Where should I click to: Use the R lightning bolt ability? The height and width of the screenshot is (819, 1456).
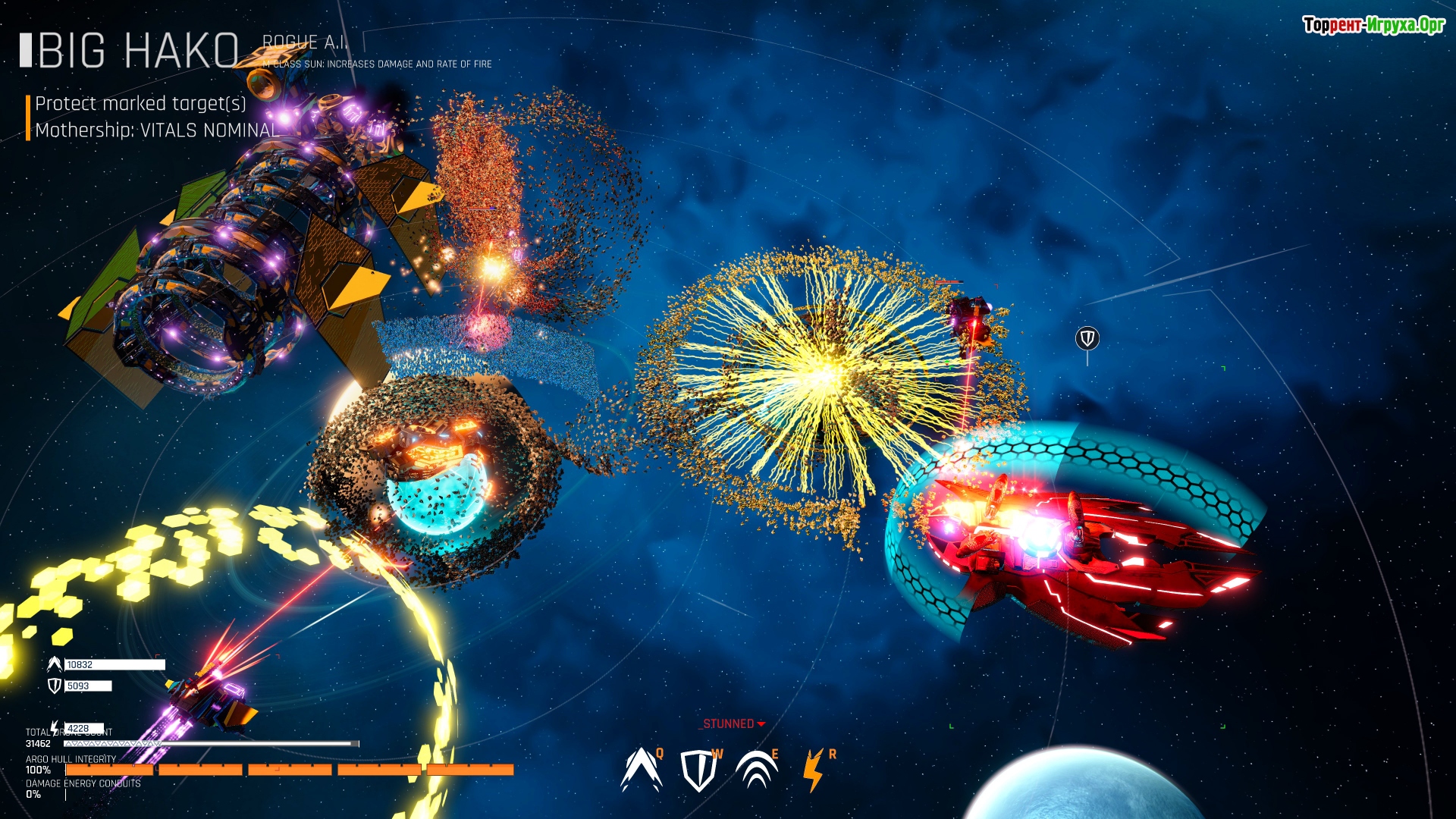[x=813, y=770]
